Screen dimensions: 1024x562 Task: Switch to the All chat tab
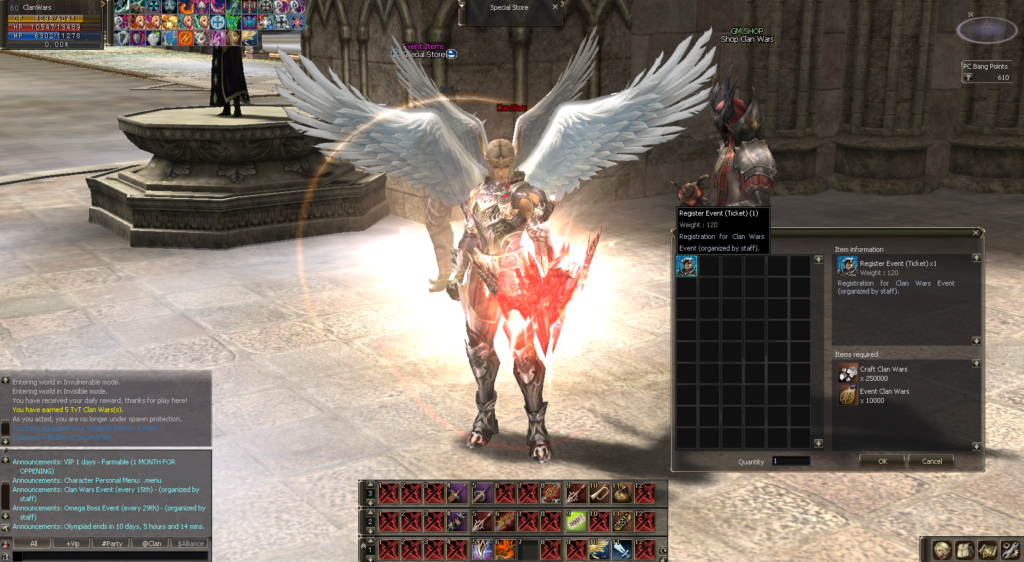[x=34, y=543]
